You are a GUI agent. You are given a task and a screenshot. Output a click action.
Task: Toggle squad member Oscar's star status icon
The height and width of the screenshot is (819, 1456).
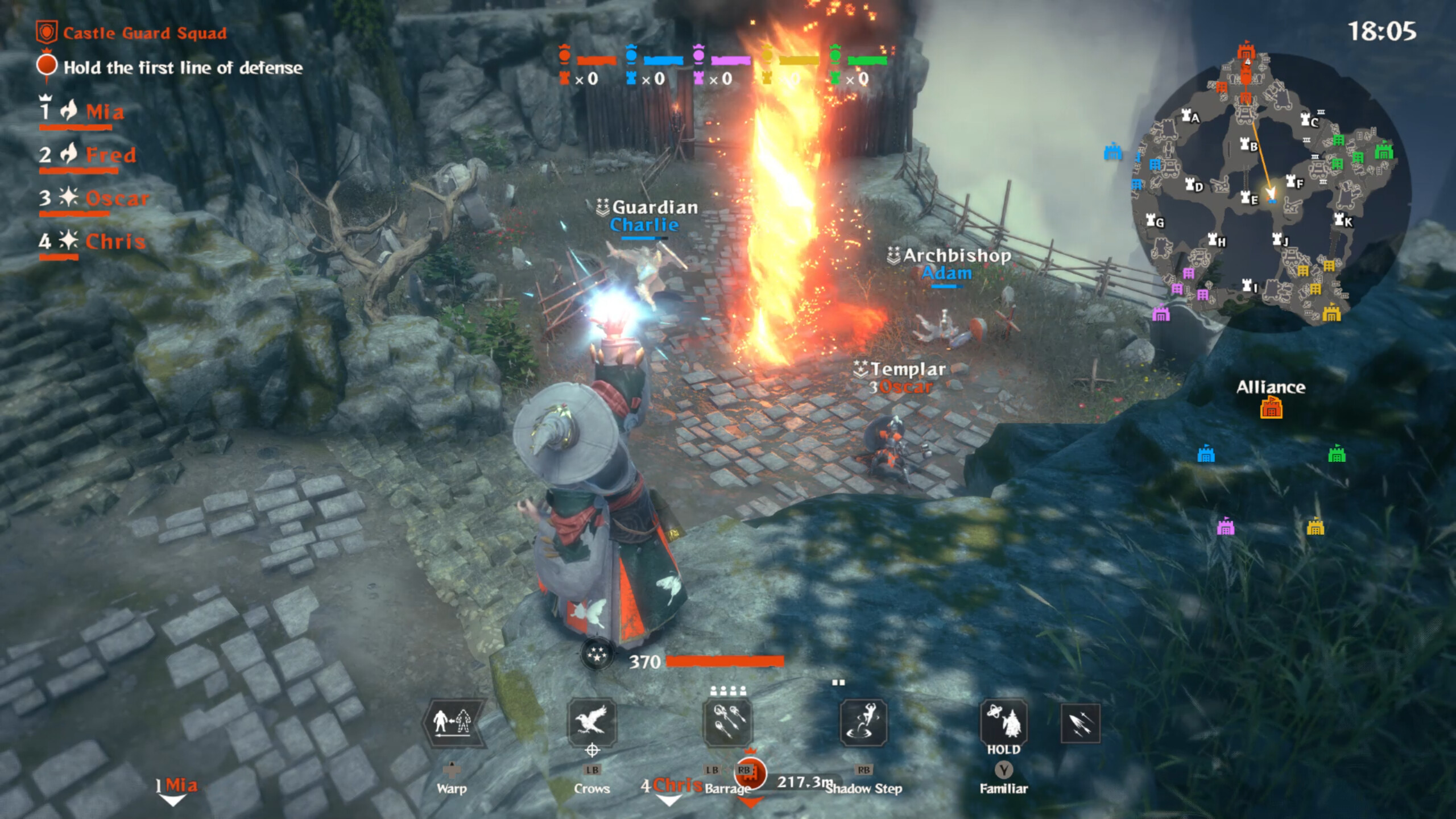[69, 197]
